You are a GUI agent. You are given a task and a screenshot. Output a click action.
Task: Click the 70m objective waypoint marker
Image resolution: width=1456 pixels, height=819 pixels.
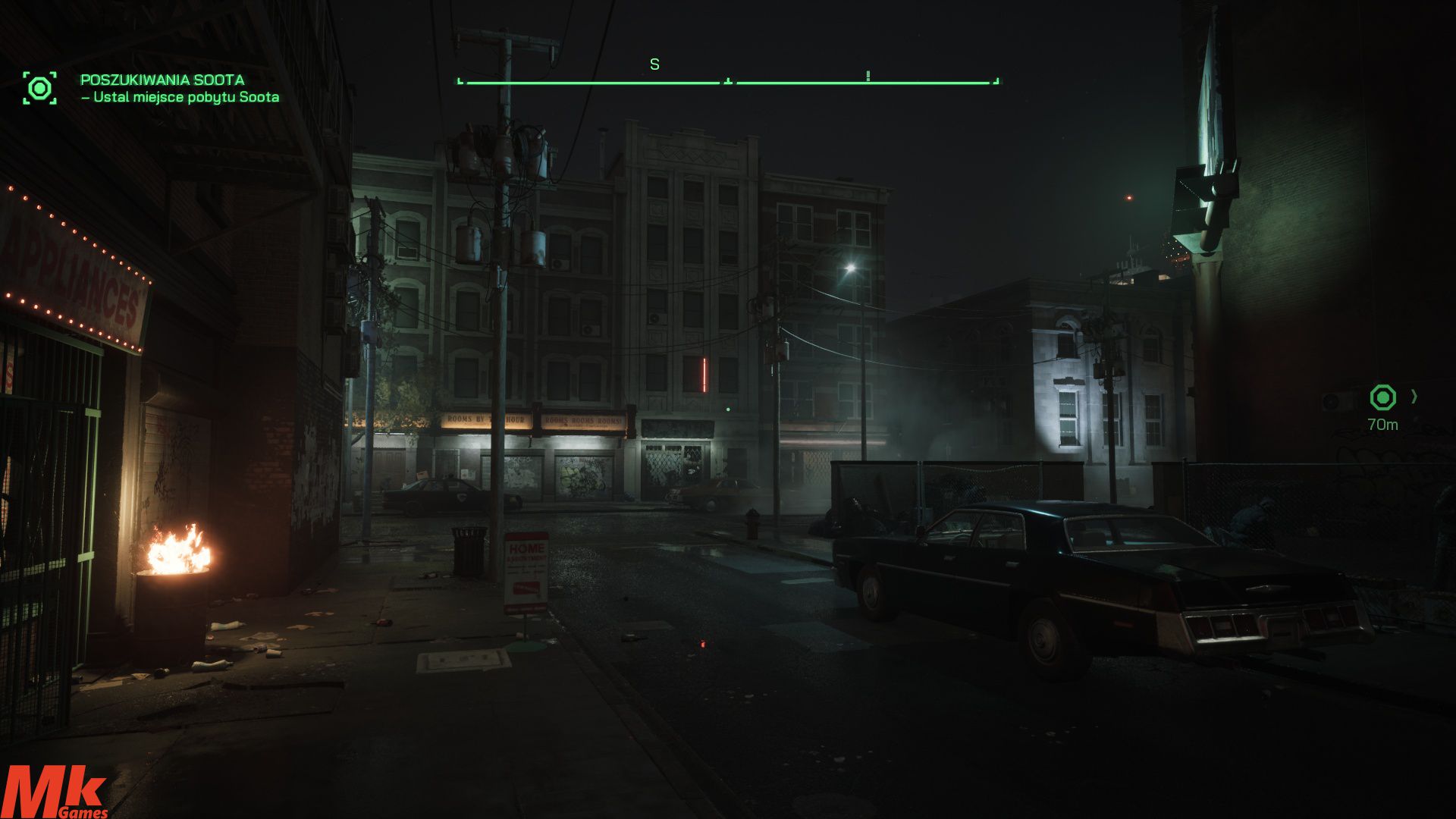click(x=1382, y=397)
